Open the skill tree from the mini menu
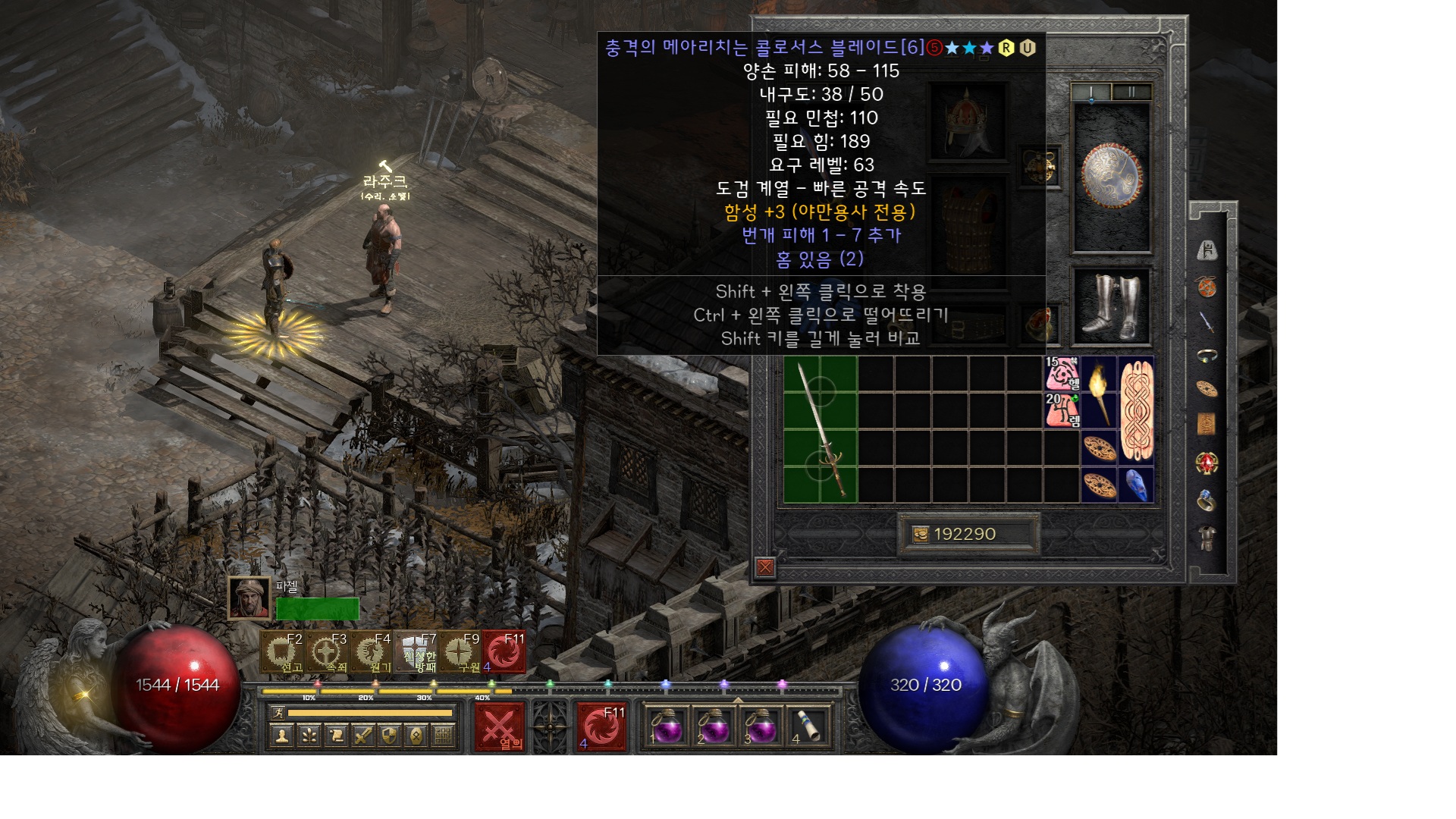The image size is (1456, 819). click(x=309, y=735)
